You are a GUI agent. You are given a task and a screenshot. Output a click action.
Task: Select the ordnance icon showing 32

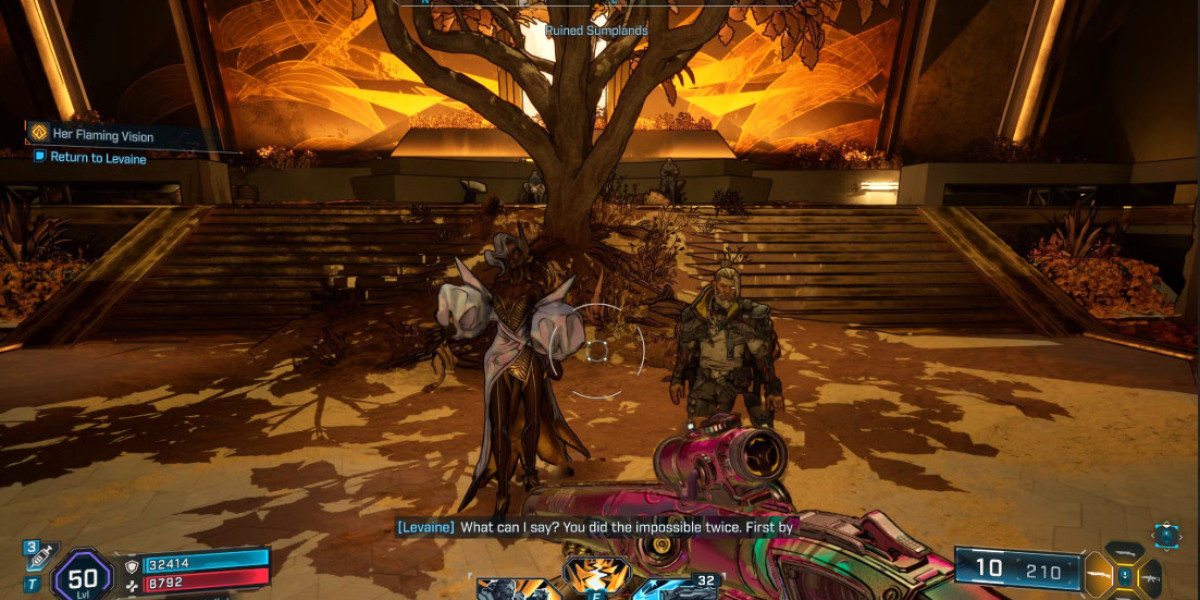tap(678, 587)
